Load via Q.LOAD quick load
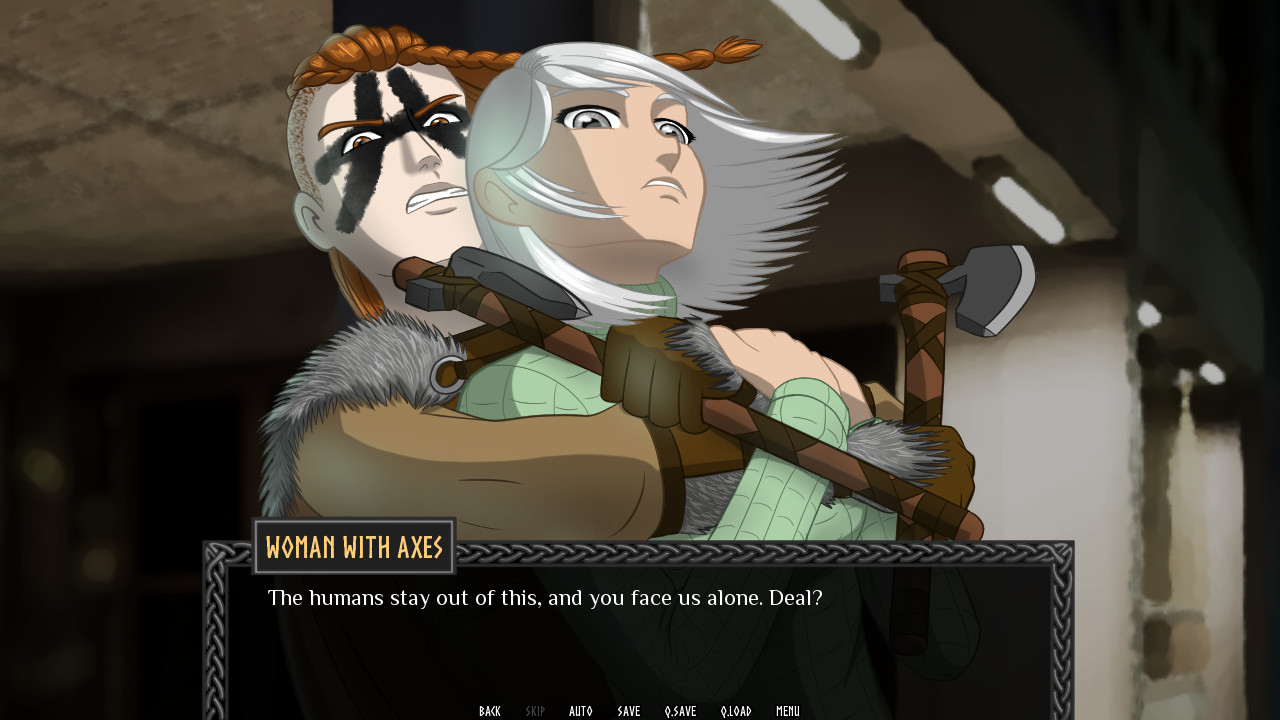 coord(736,710)
